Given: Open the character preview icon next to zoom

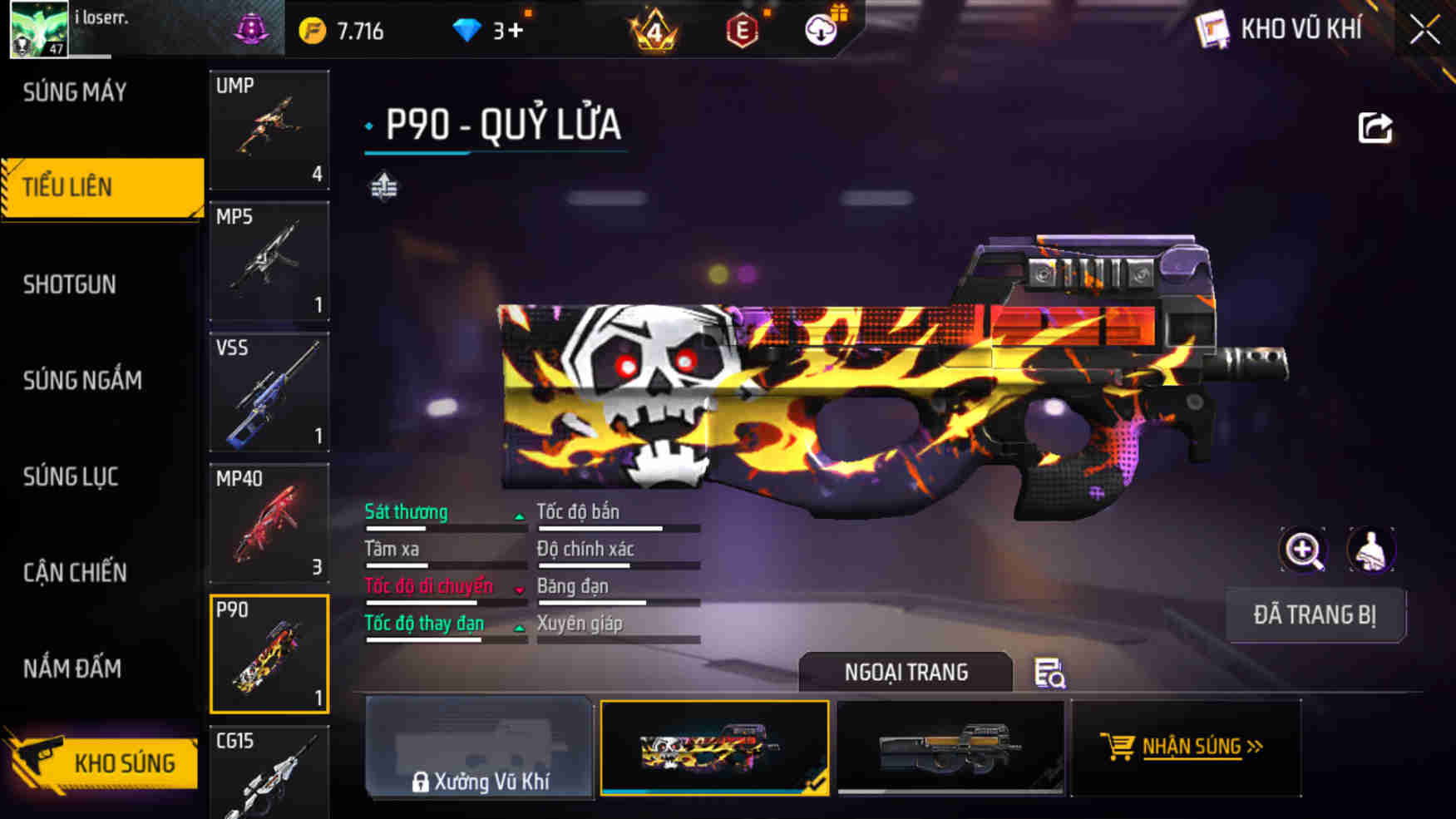Looking at the screenshot, I should click(x=1372, y=550).
